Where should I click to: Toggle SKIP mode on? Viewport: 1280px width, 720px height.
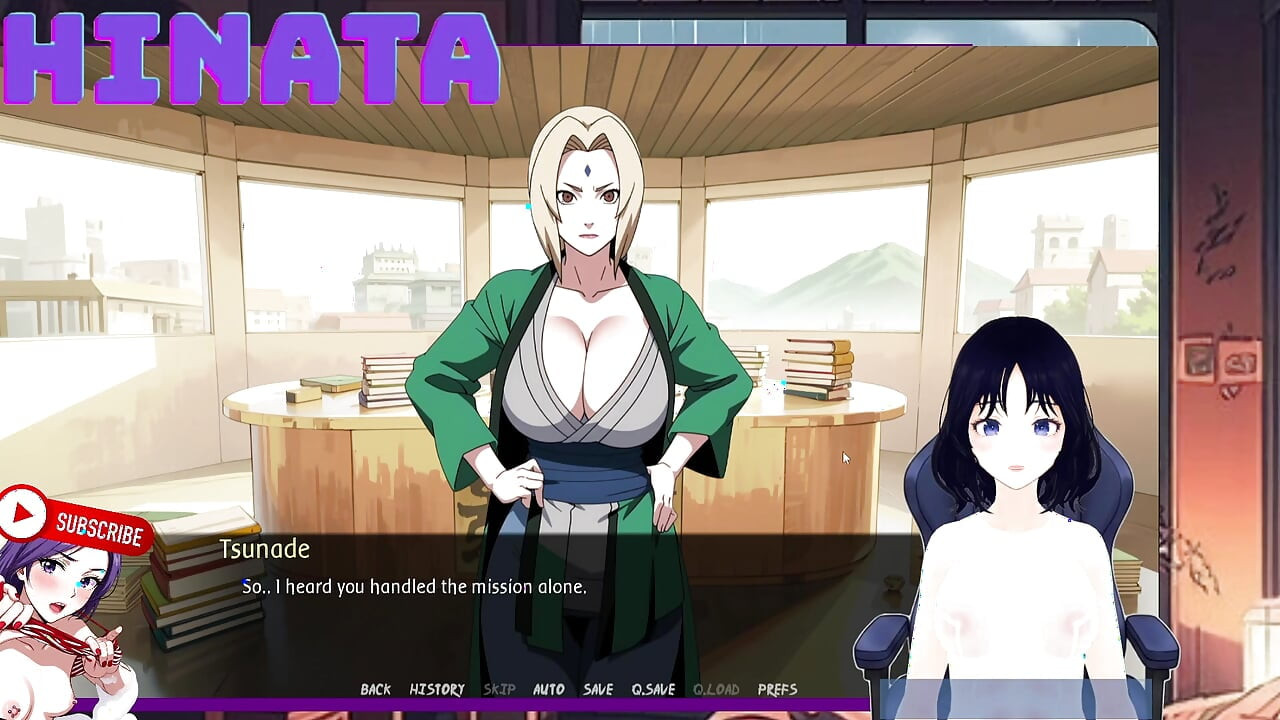click(x=500, y=689)
